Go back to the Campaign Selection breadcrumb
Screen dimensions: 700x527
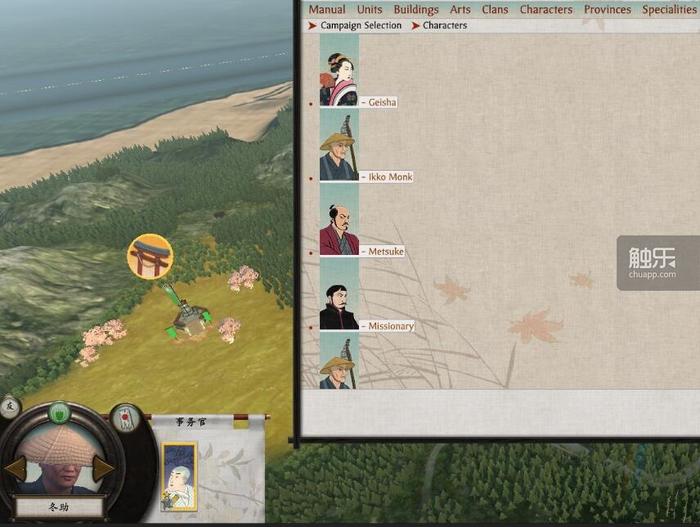361,26
